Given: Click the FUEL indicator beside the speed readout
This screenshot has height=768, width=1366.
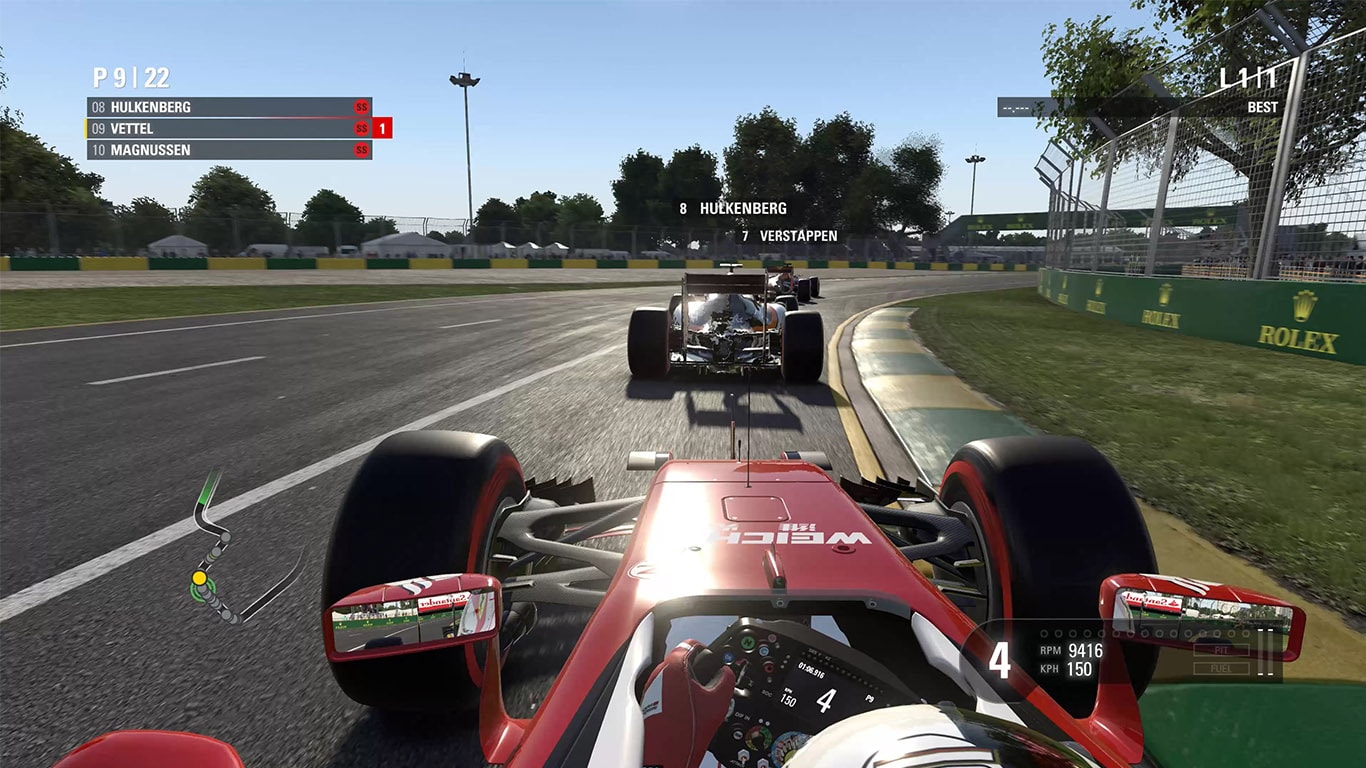Looking at the screenshot, I should coord(1221,667).
